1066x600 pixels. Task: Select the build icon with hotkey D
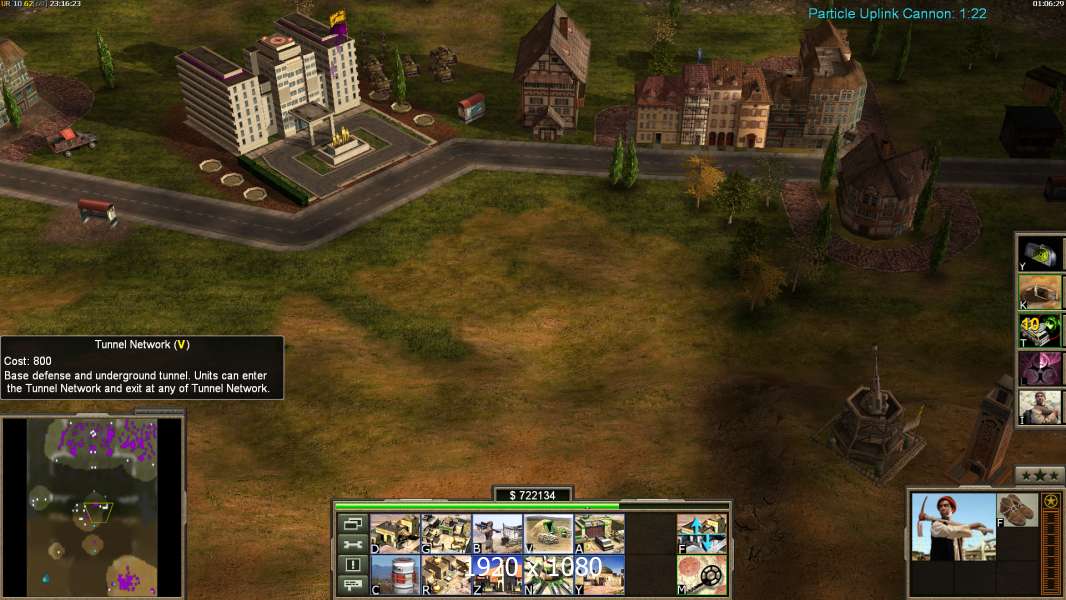tap(395, 534)
